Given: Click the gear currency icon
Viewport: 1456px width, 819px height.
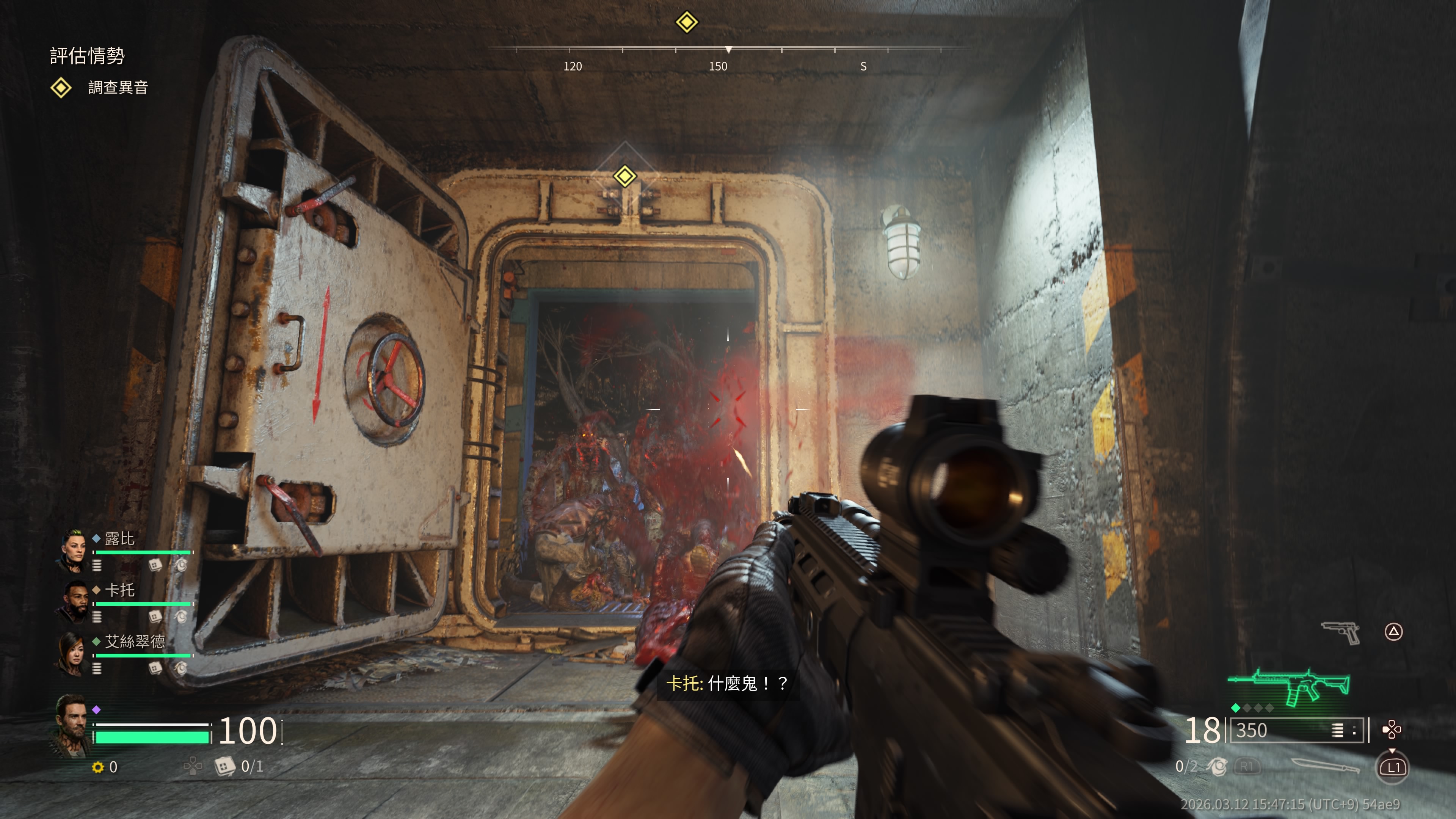Looking at the screenshot, I should click(98, 767).
